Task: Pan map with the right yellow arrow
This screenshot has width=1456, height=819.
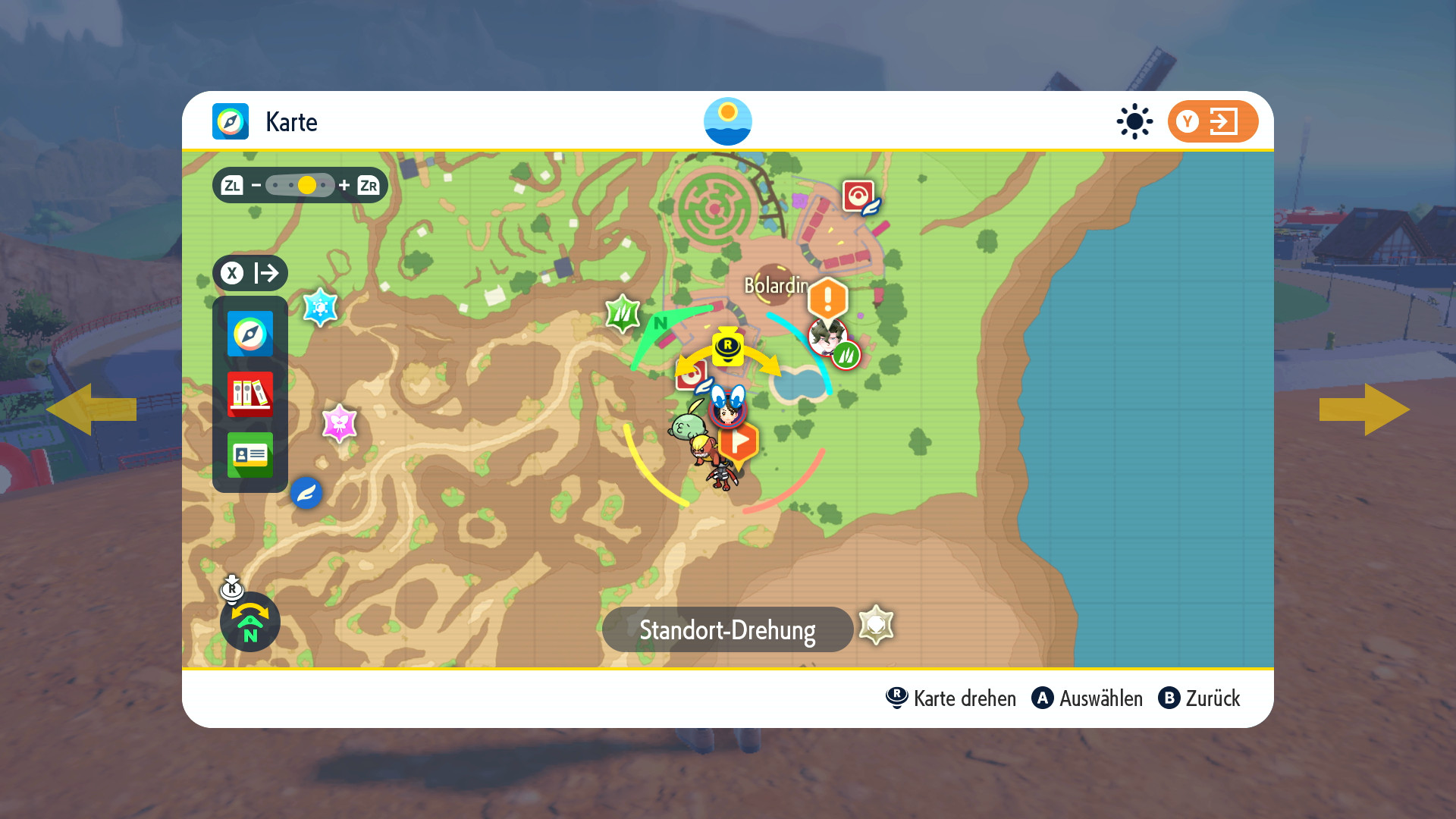Action: [1364, 409]
